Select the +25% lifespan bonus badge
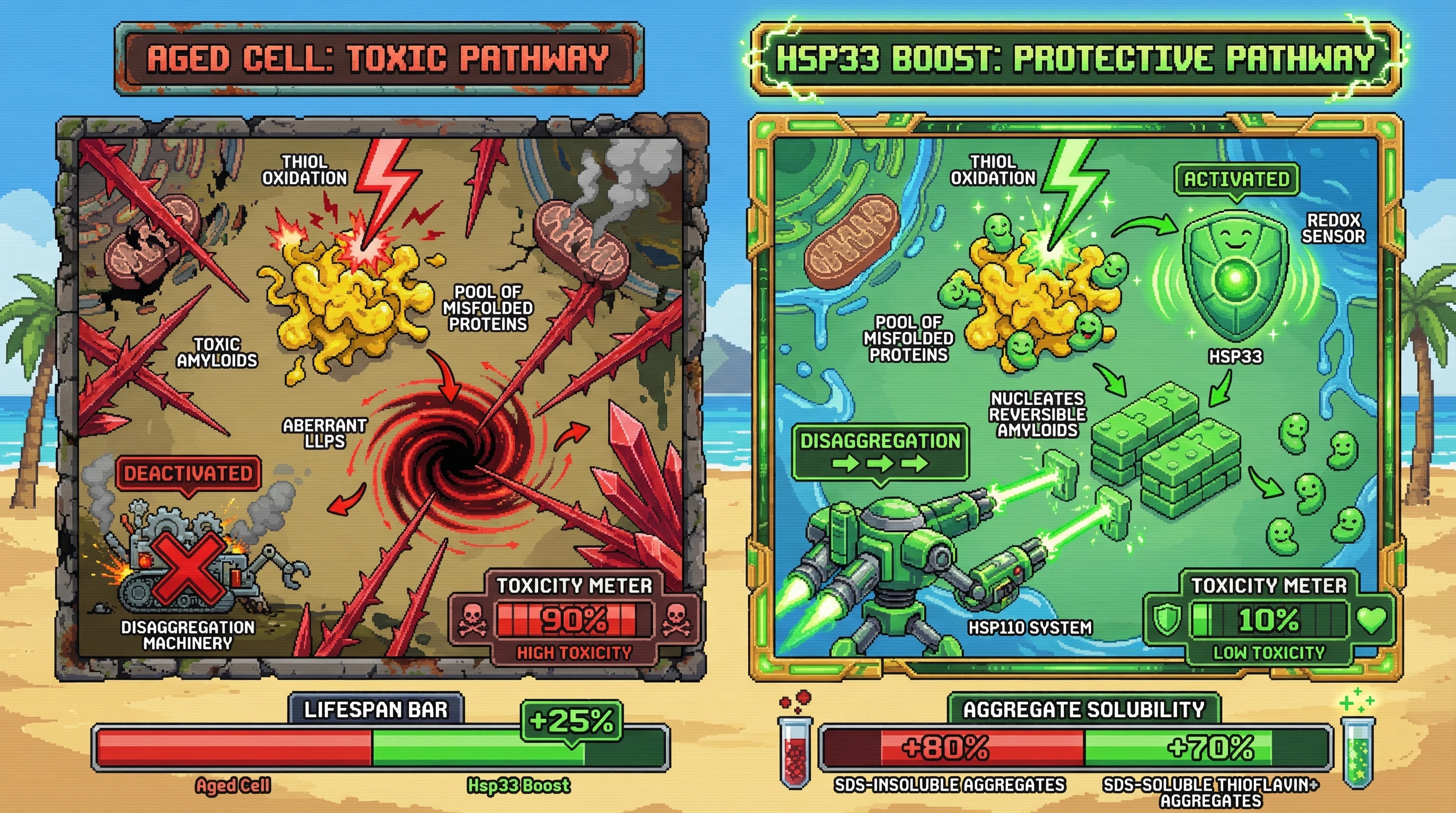Screen dimensions: 1456x813 [x=571, y=721]
